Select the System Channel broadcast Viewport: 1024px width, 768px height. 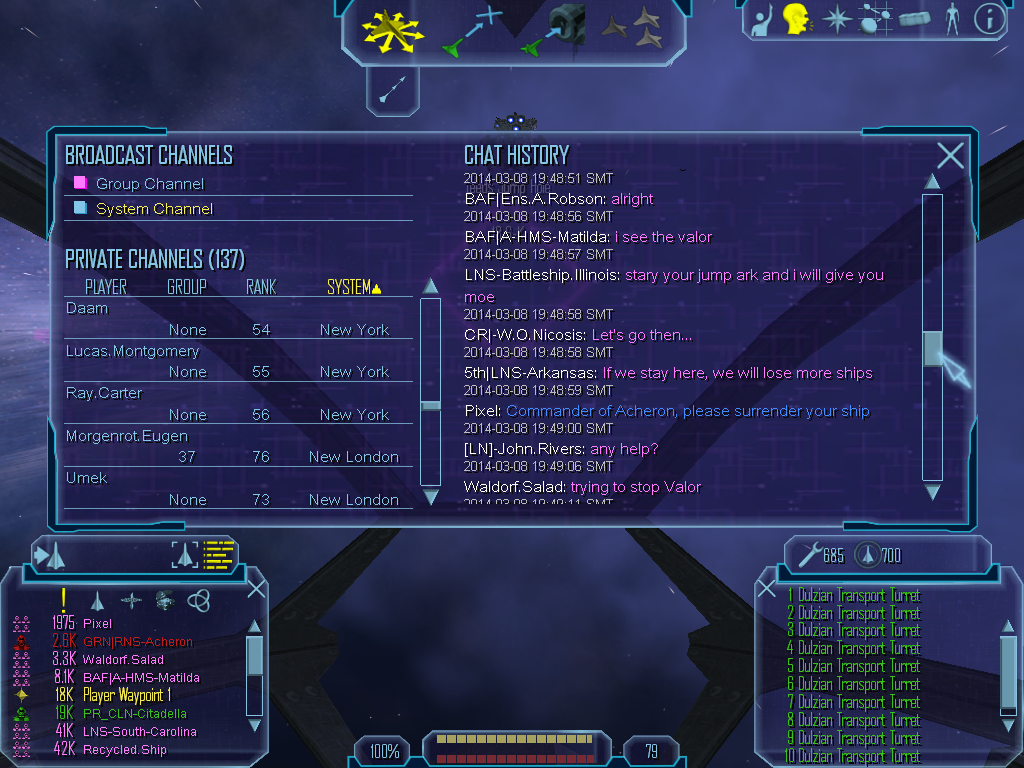point(154,209)
